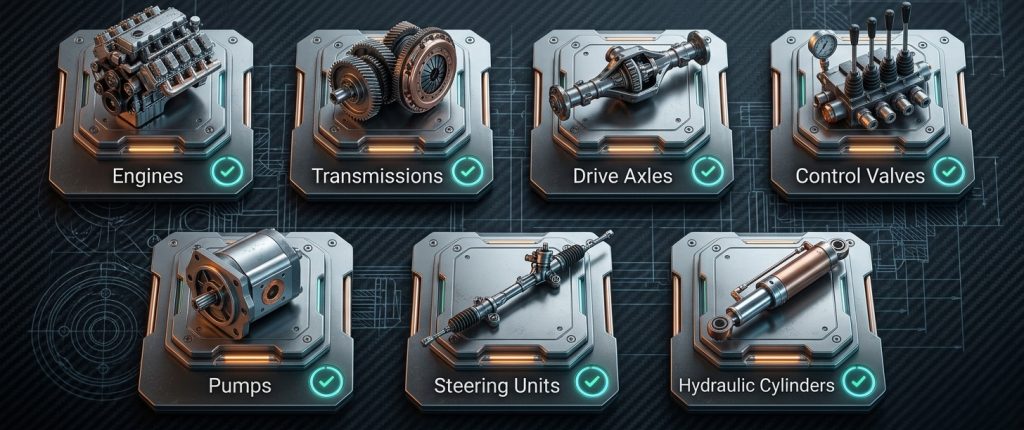This screenshot has height=430, width=1024.
Task: Toggle the Steering Units checkmark
Action: (x=592, y=381)
